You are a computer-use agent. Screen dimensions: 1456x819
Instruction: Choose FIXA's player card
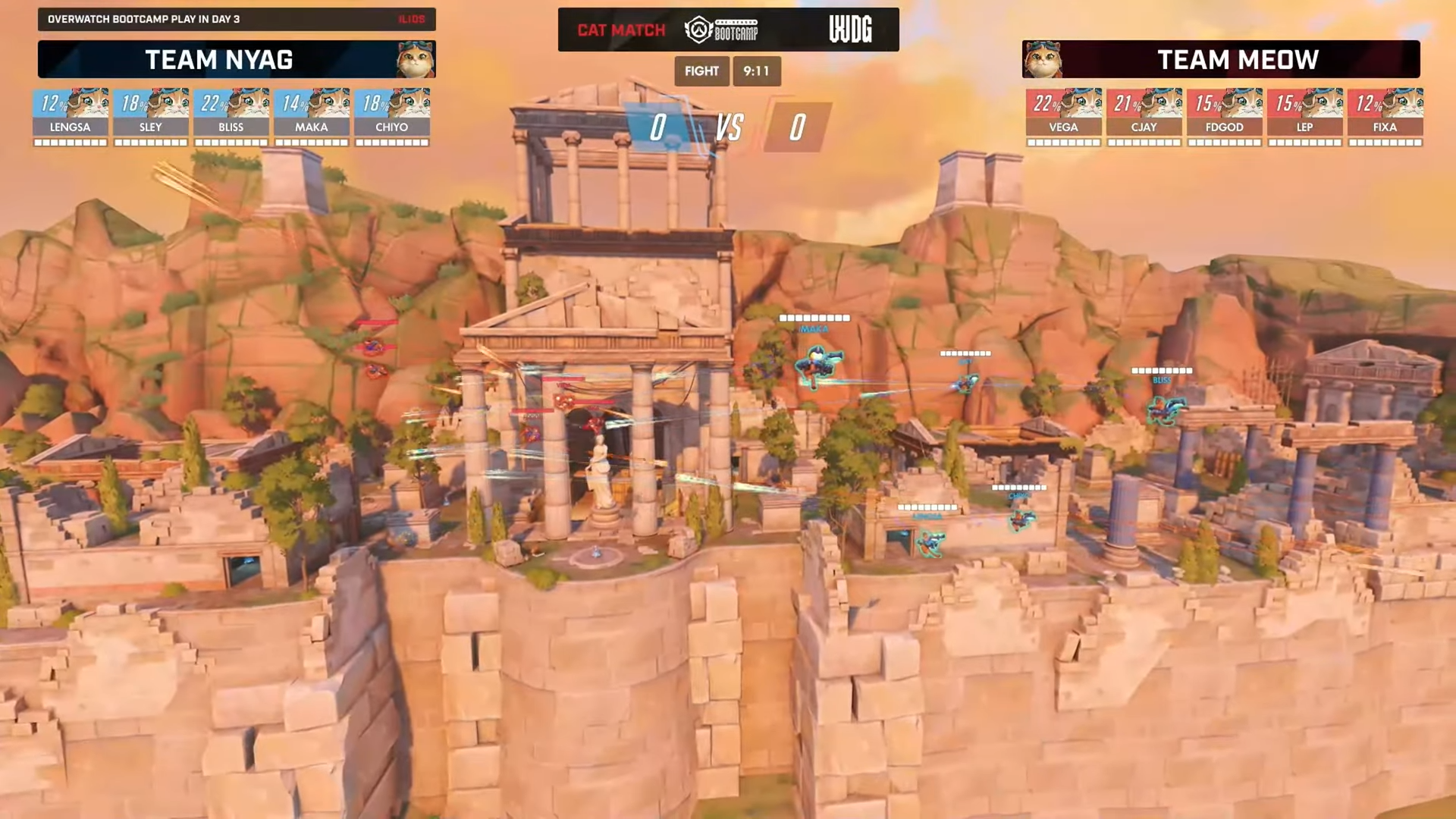1385,116
